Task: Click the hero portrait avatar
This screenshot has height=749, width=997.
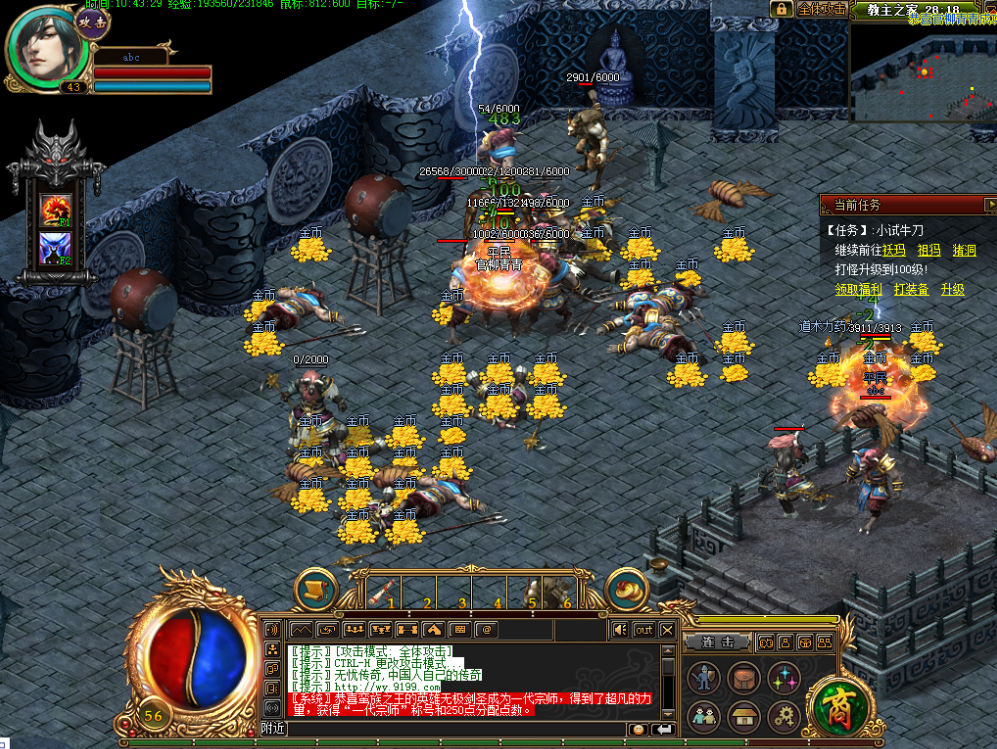Action: (x=44, y=46)
